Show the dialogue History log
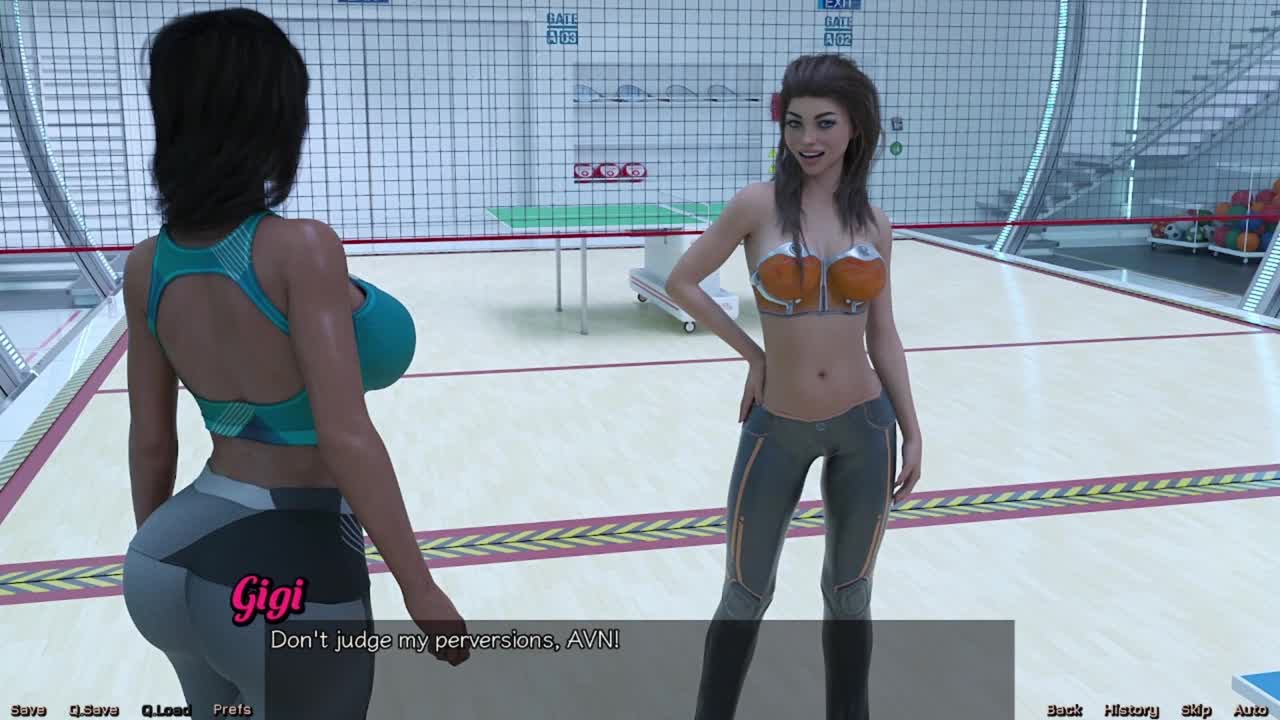The width and height of the screenshot is (1280, 720). click(x=1131, y=710)
